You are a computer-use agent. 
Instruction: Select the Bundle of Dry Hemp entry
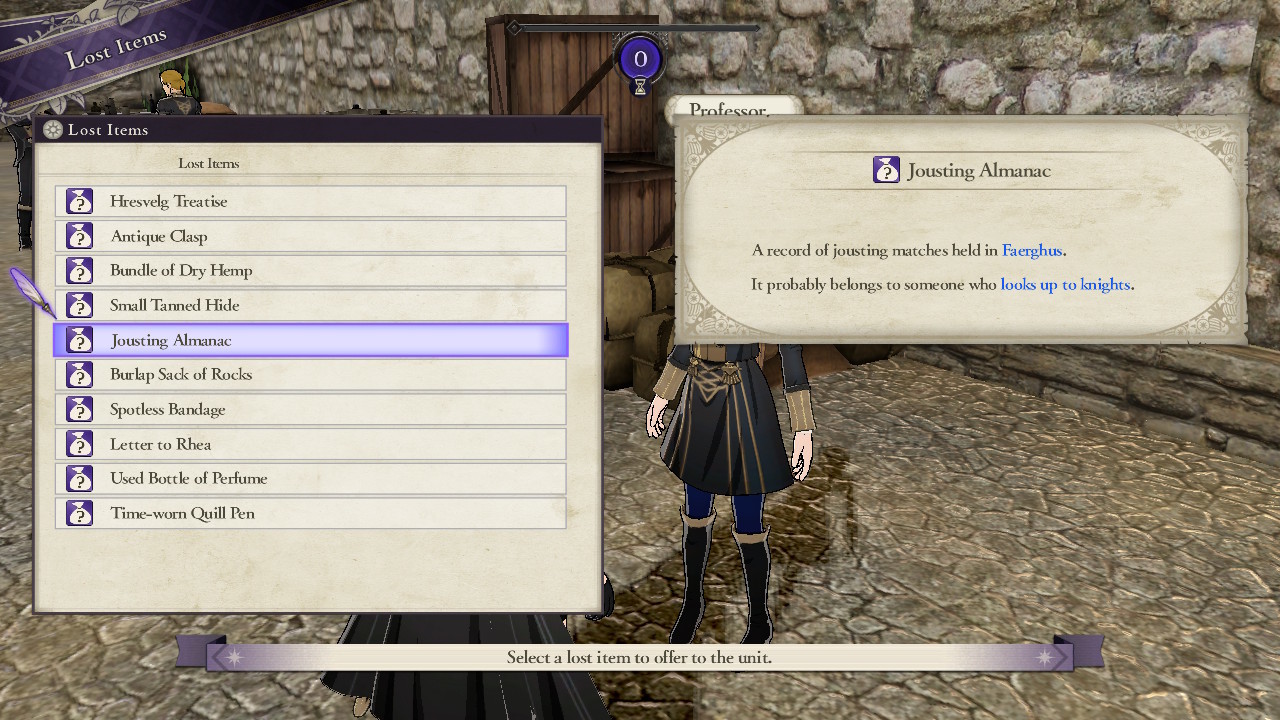point(310,270)
